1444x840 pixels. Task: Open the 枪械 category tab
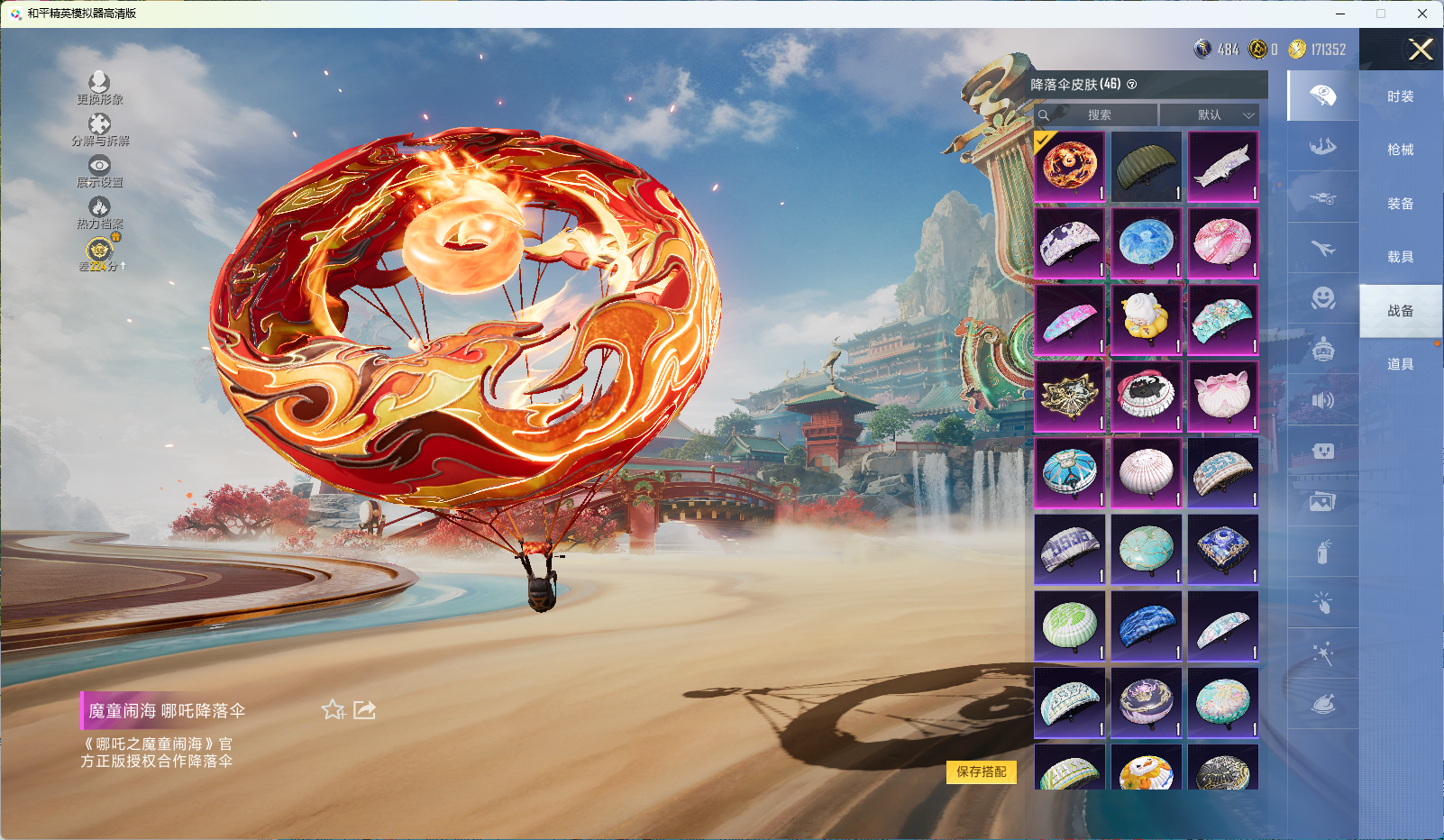point(1400,150)
